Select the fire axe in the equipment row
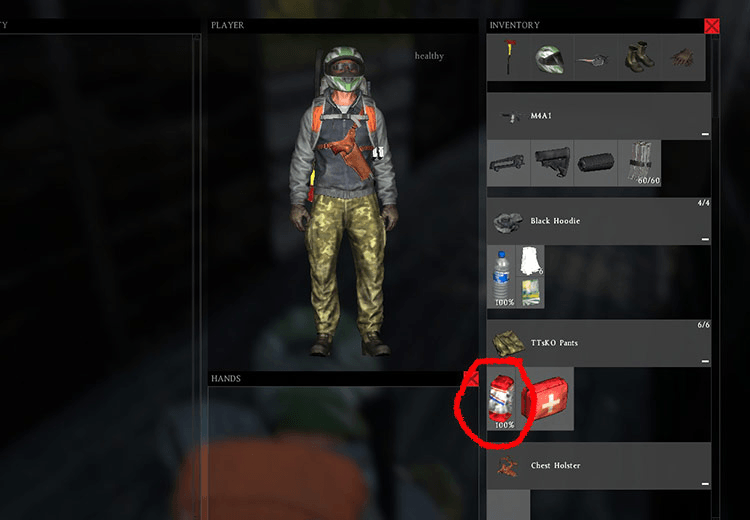The image size is (750, 520). (509, 58)
